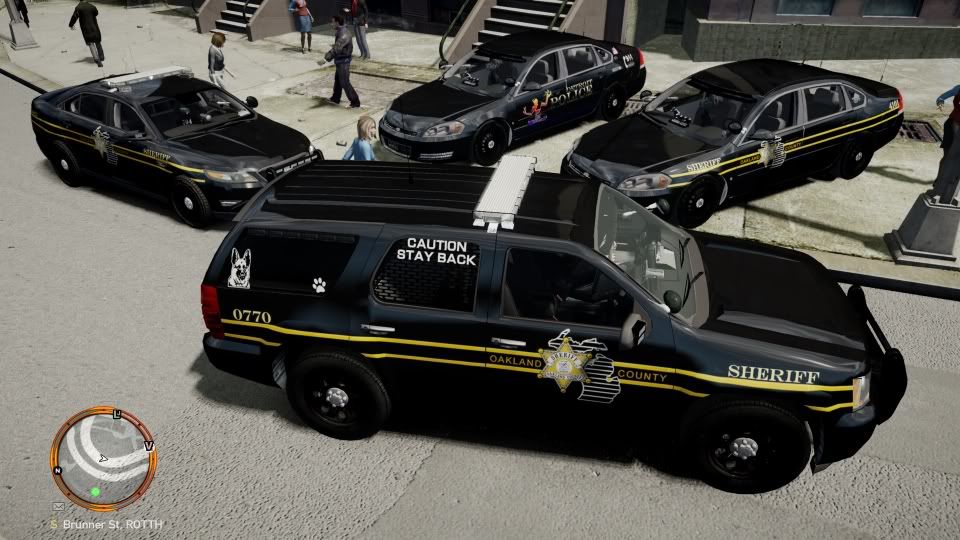This screenshot has width=960, height=540.
Task: Select the green blip on the radar
Action: coord(96,491)
